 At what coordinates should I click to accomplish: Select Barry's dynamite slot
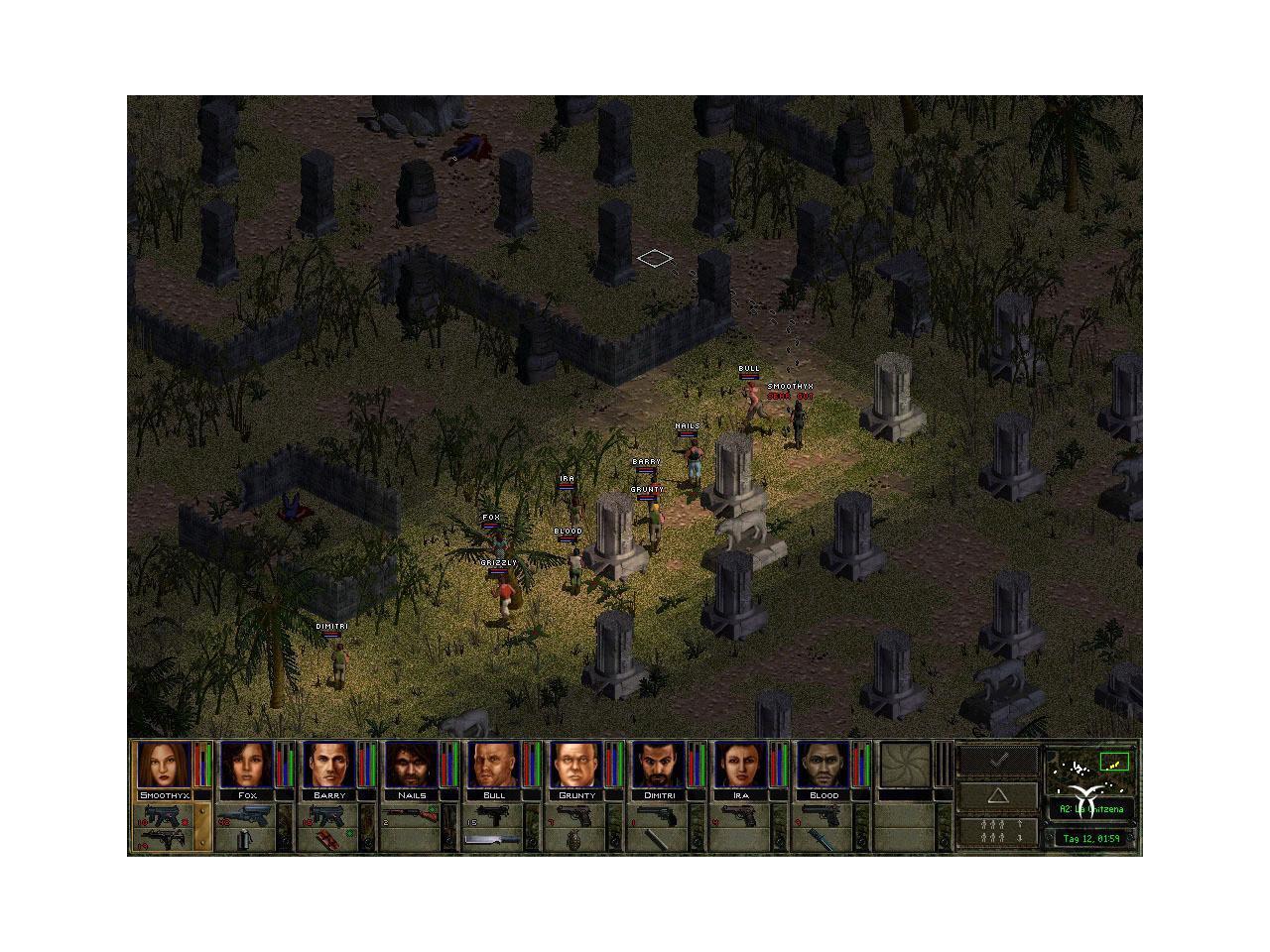tap(329, 840)
